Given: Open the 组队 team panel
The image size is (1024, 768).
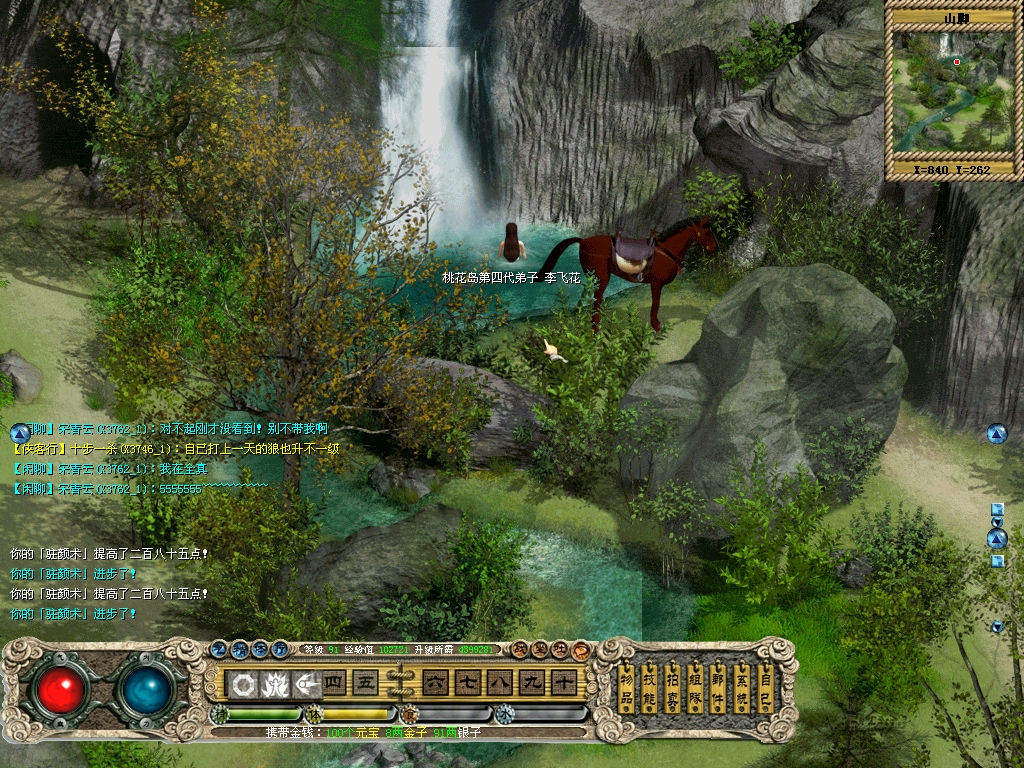Looking at the screenshot, I should click(695, 690).
